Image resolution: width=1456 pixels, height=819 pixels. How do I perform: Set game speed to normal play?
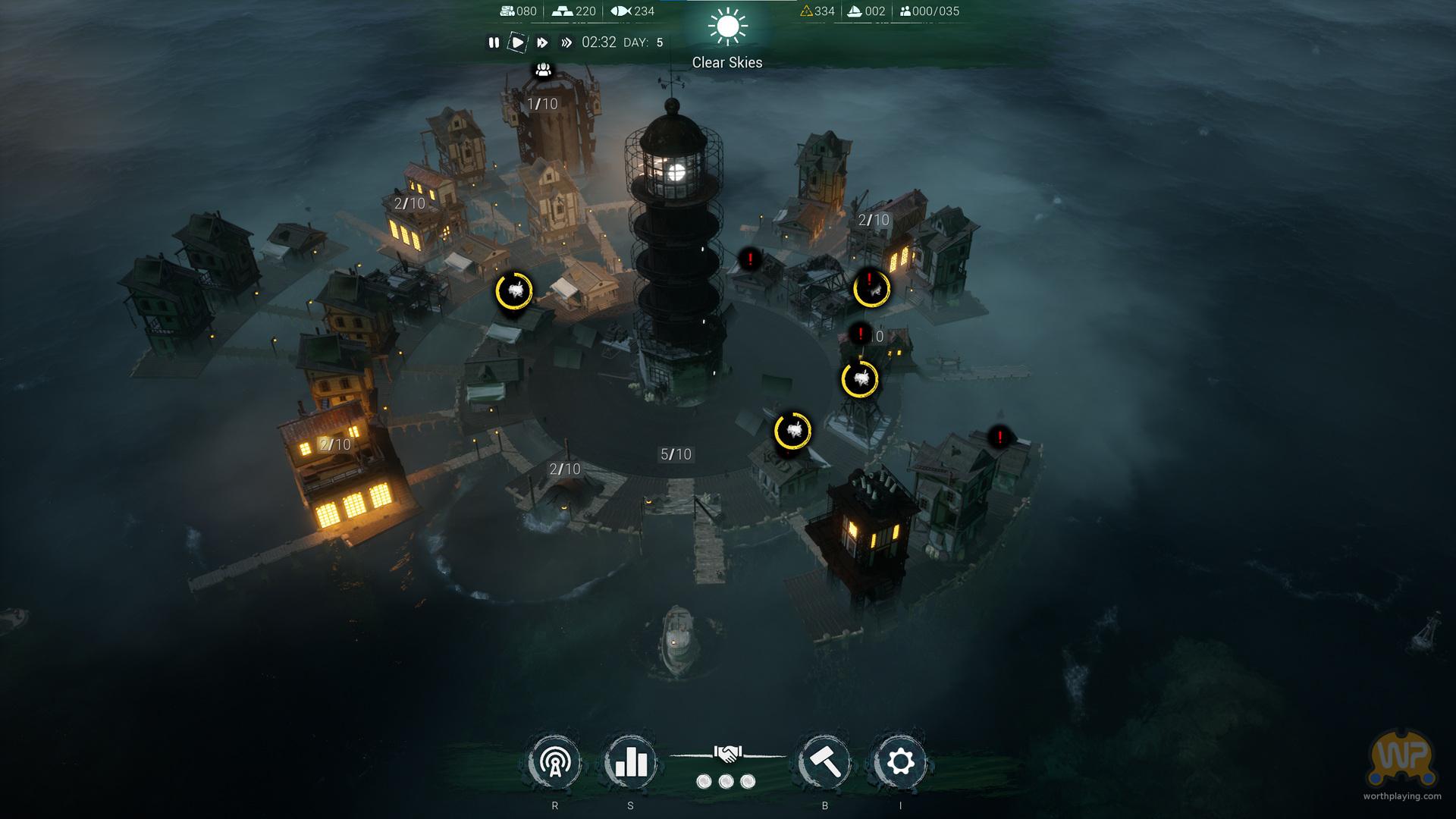point(517,43)
